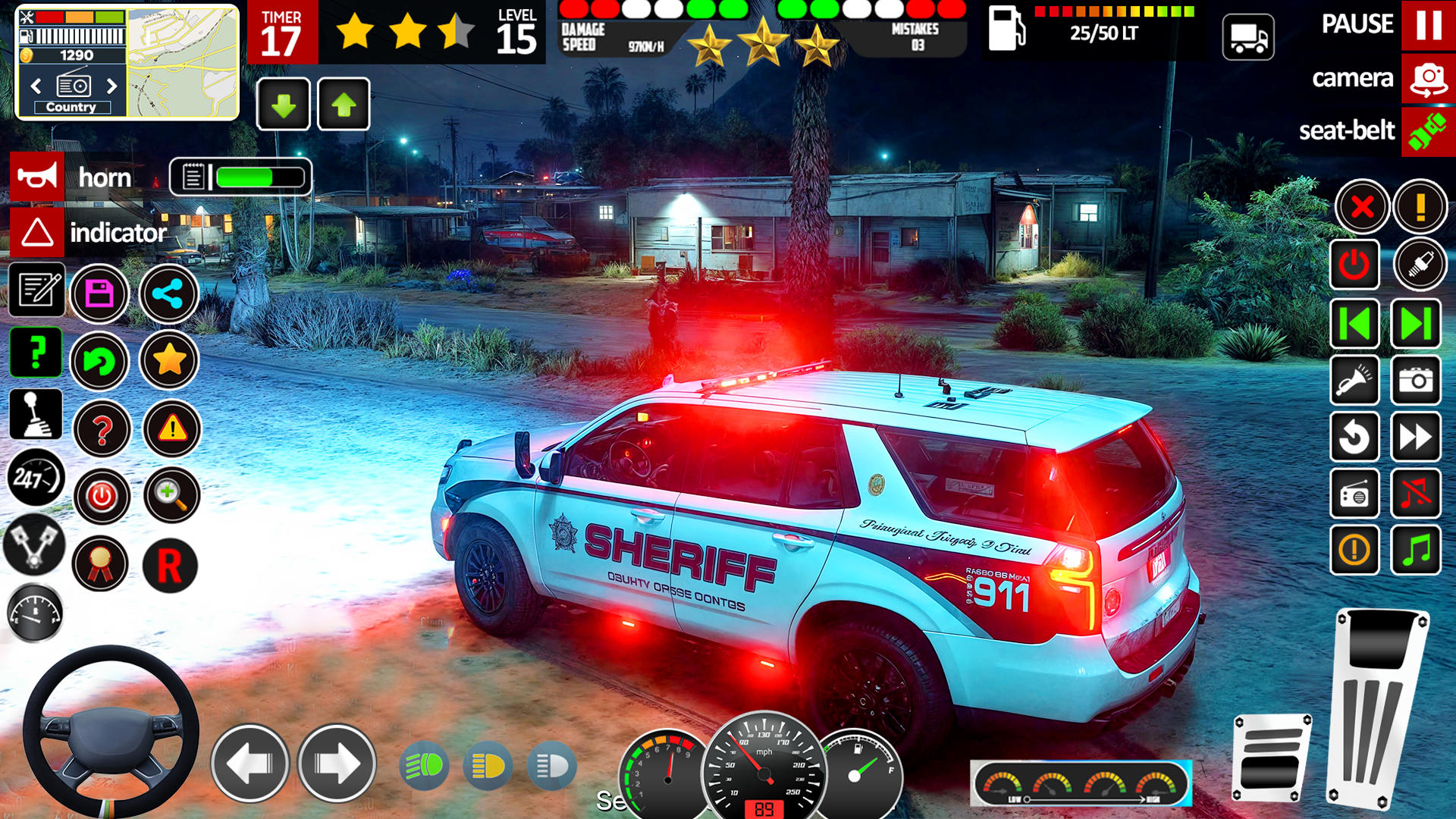Screen dimensions: 1456x819
Task: Toggle the hazard indicator triangle
Action: coord(37,233)
